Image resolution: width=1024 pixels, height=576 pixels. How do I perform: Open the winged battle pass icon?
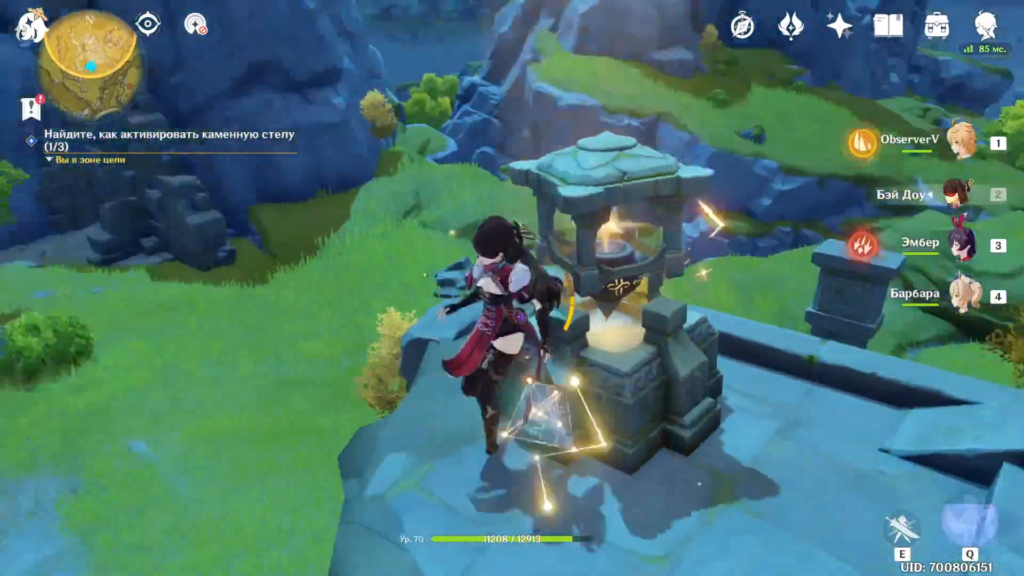pyautogui.click(x=790, y=26)
